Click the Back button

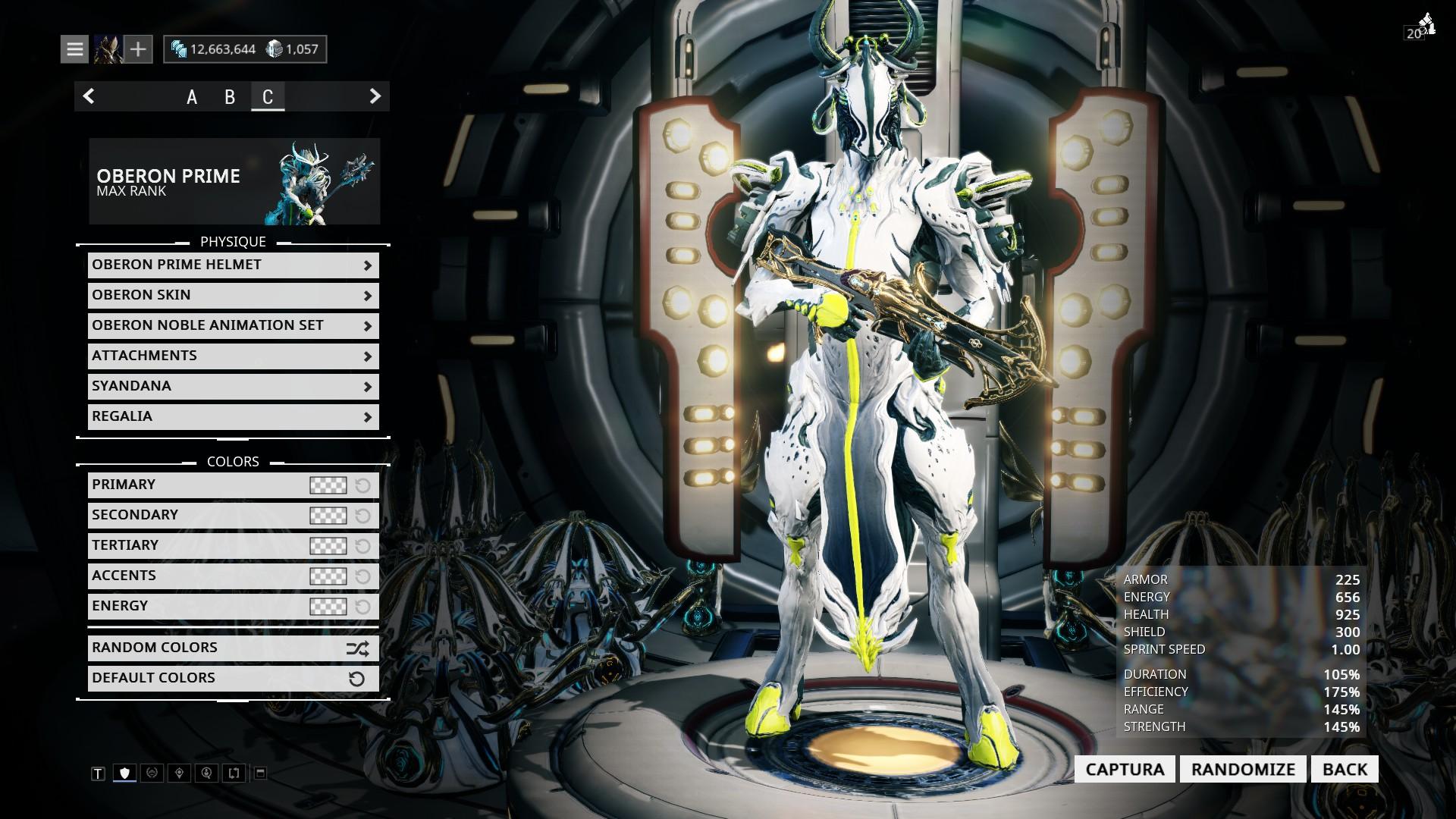pyautogui.click(x=1345, y=769)
